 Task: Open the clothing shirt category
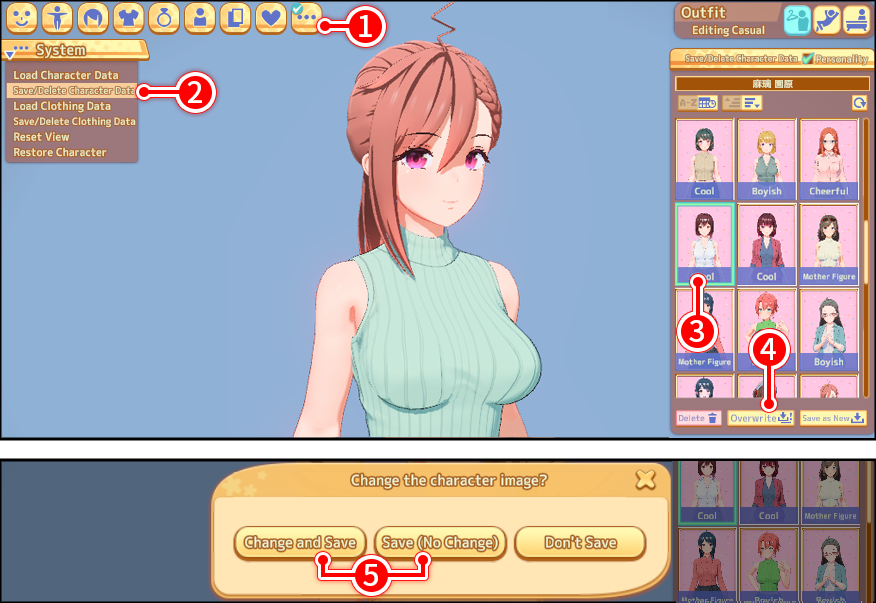click(129, 18)
